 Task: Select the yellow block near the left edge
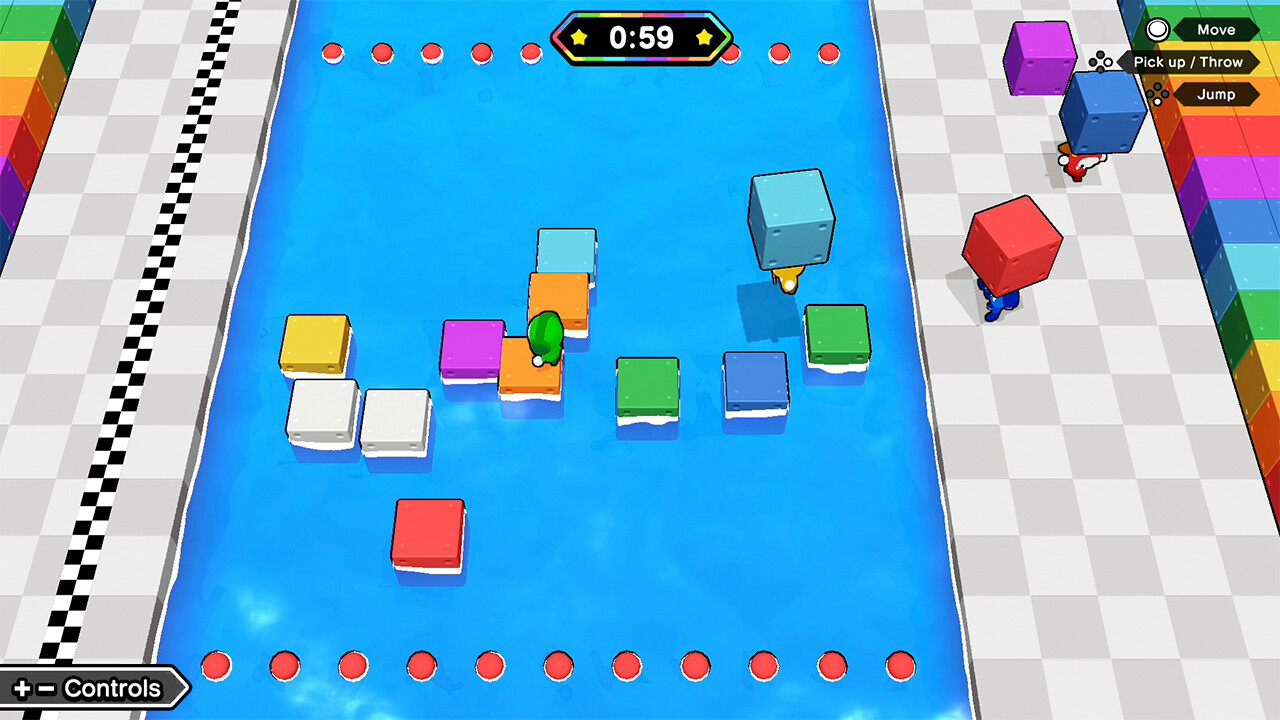pyautogui.click(x=315, y=345)
